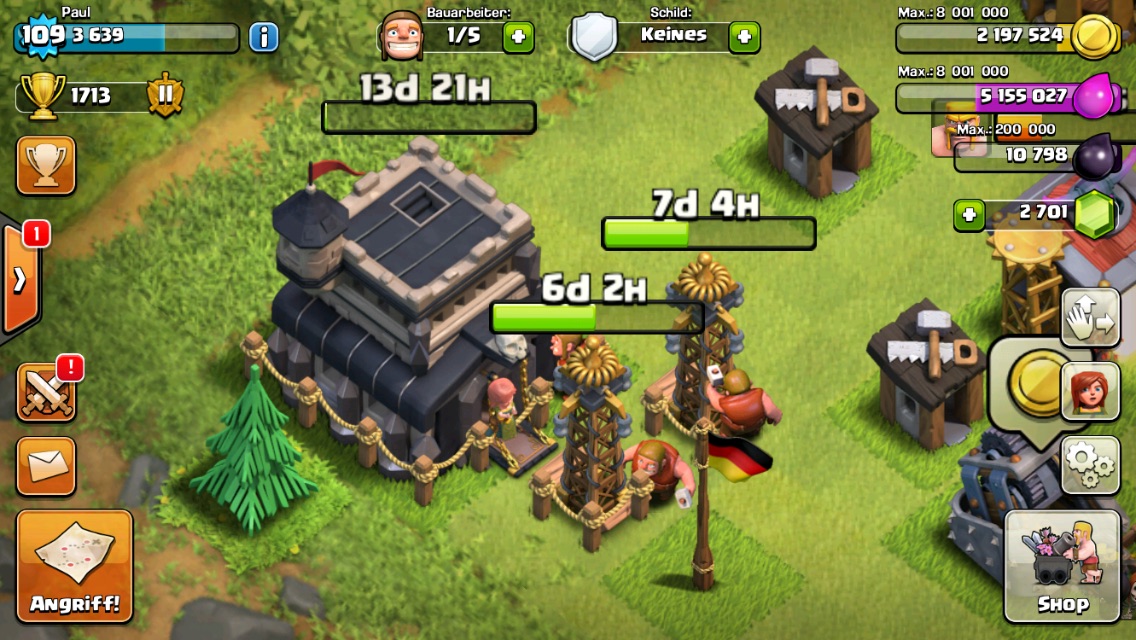Open the envelope mail inbox
1136x640 pixels.
[46, 465]
